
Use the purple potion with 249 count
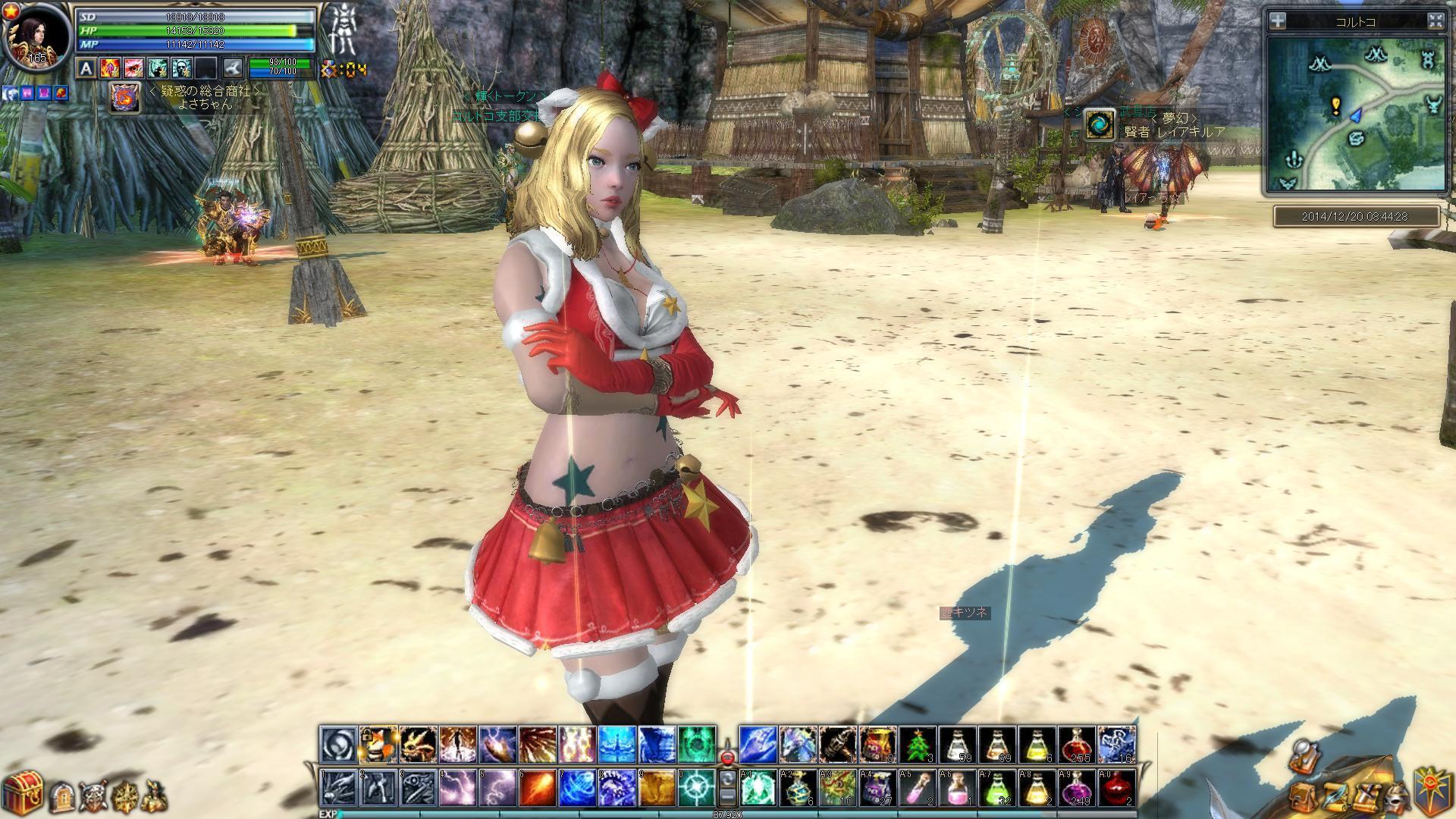coord(1077,788)
